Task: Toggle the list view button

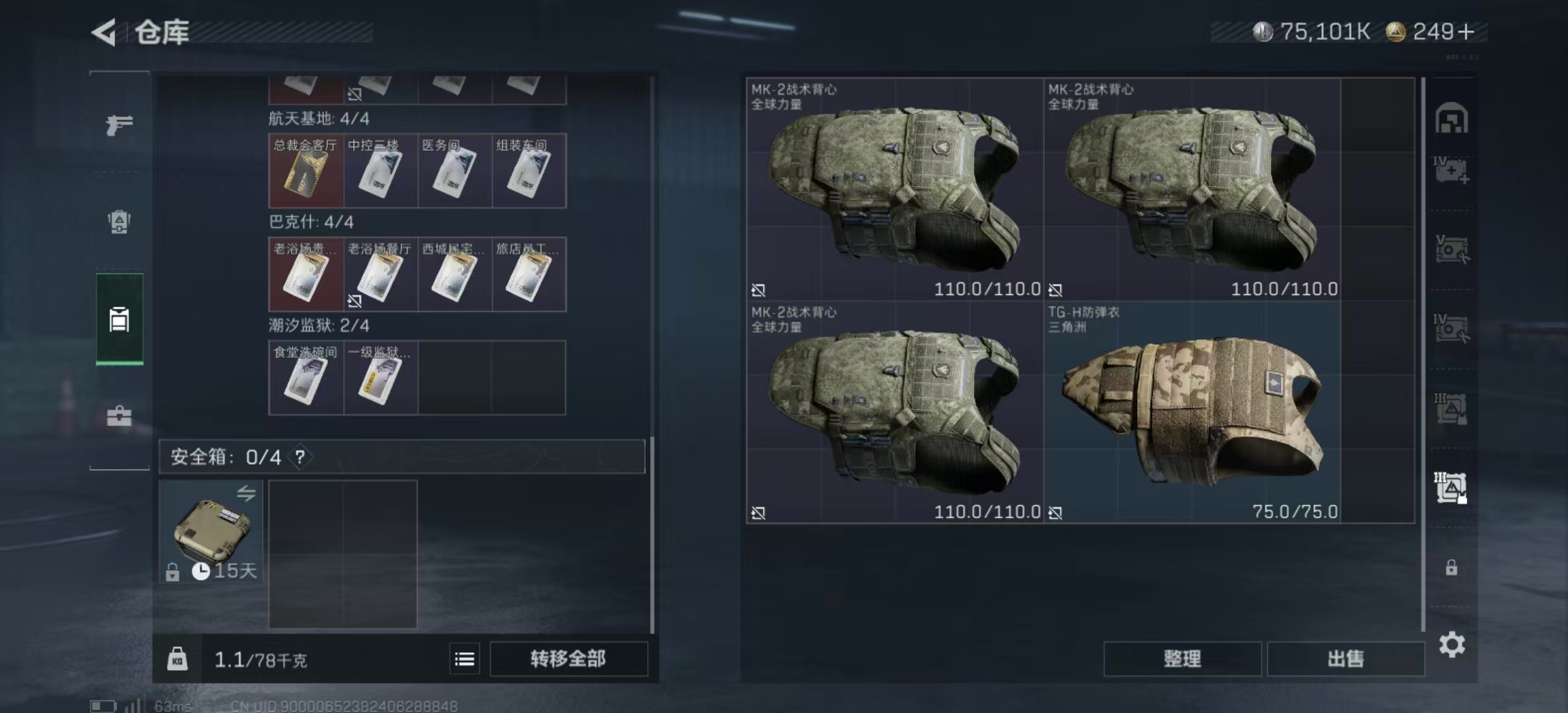Action: [465, 659]
